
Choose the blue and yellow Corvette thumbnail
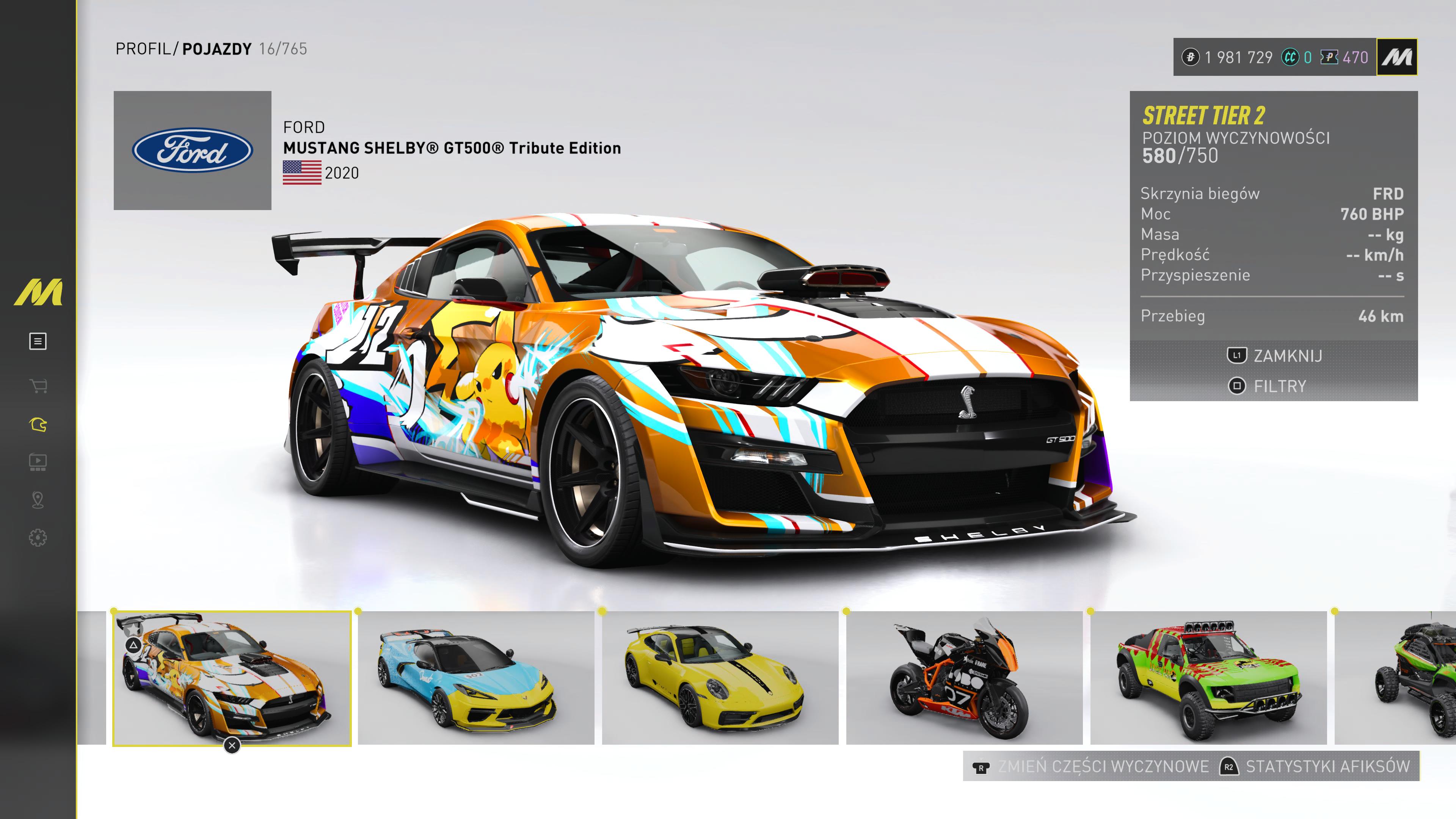pyautogui.click(x=476, y=678)
